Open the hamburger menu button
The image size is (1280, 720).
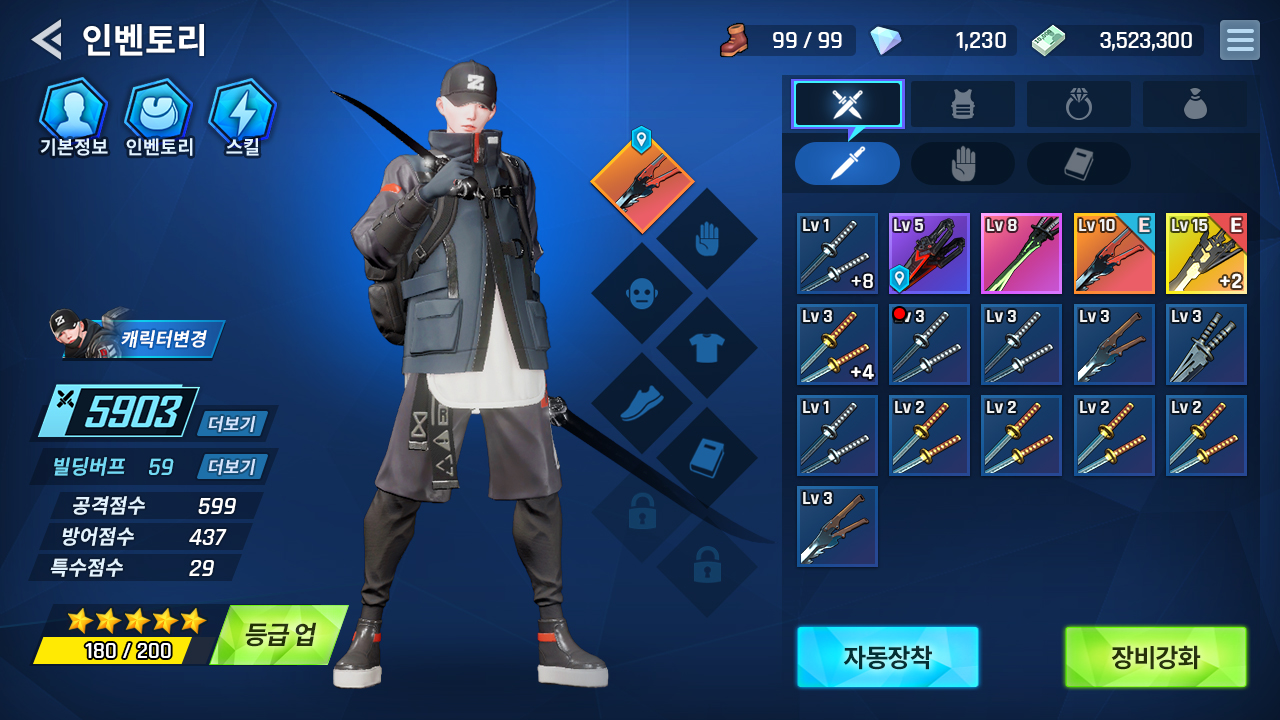point(1239,40)
